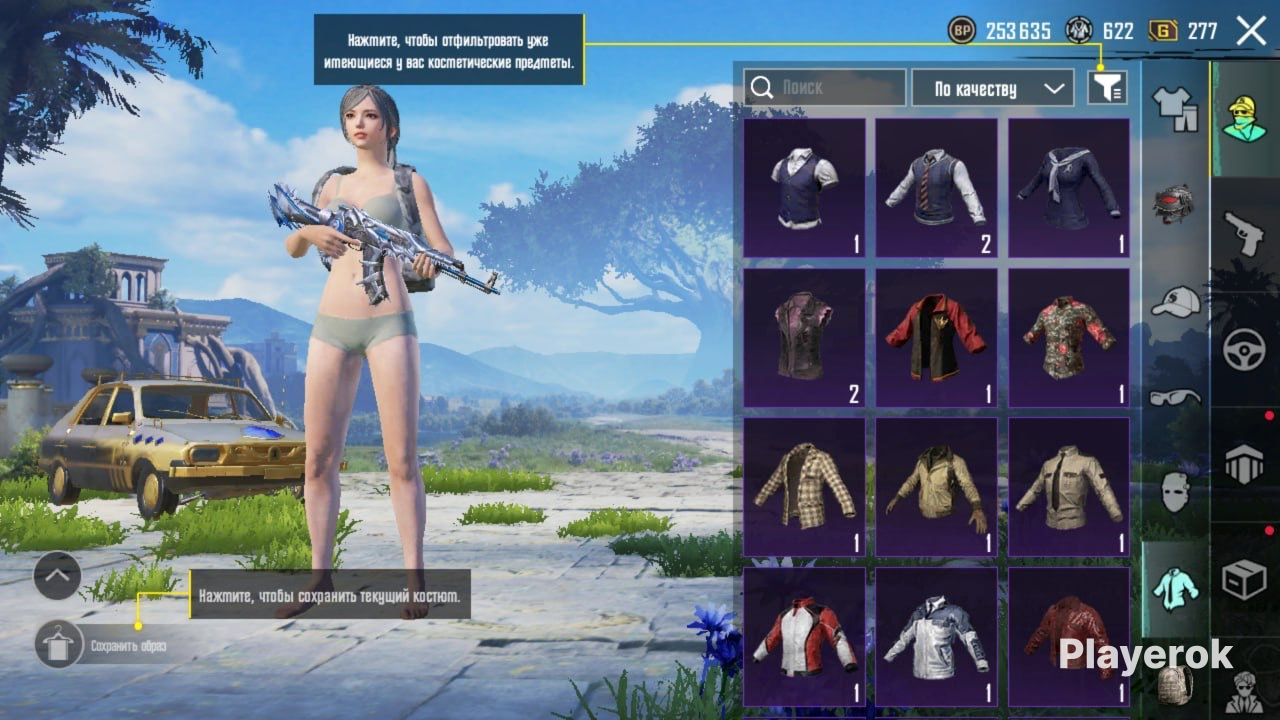Select the khaki shirt with black tie
The height and width of the screenshot is (720, 1280).
(x=1068, y=487)
